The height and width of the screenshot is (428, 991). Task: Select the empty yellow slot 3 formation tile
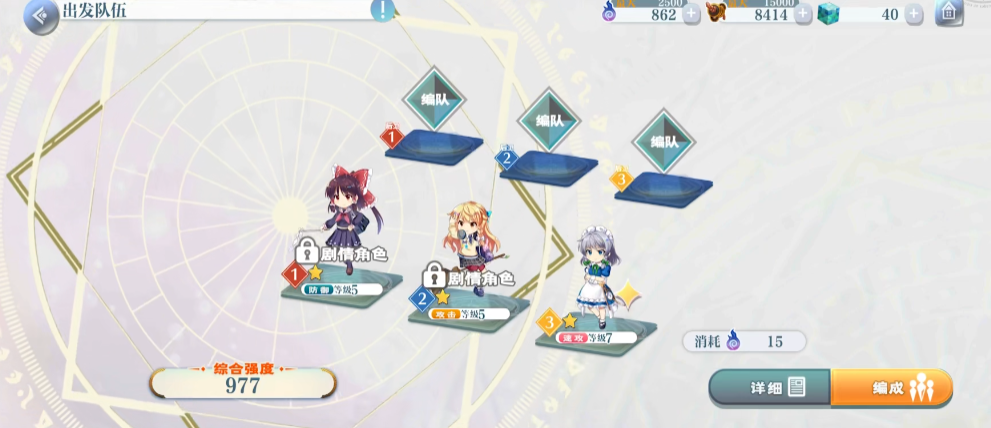pos(663,184)
